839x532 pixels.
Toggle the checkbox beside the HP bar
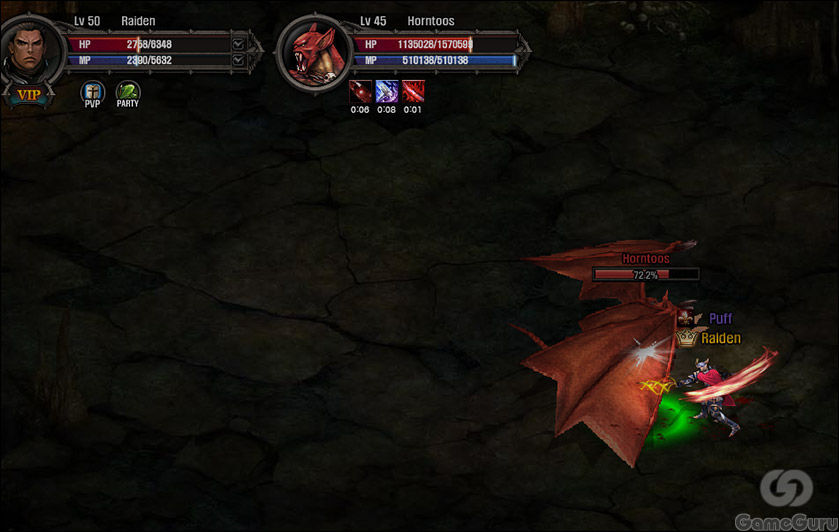click(x=238, y=44)
